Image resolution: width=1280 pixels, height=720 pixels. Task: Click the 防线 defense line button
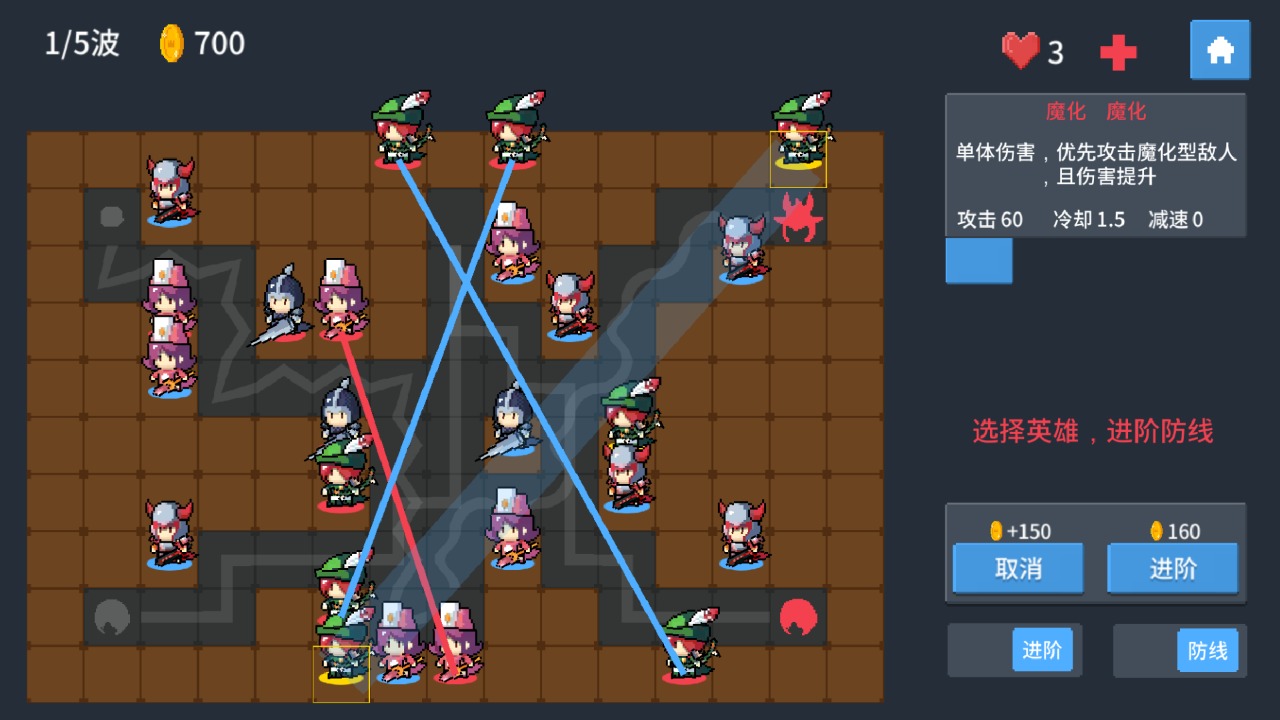point(1207,649)
